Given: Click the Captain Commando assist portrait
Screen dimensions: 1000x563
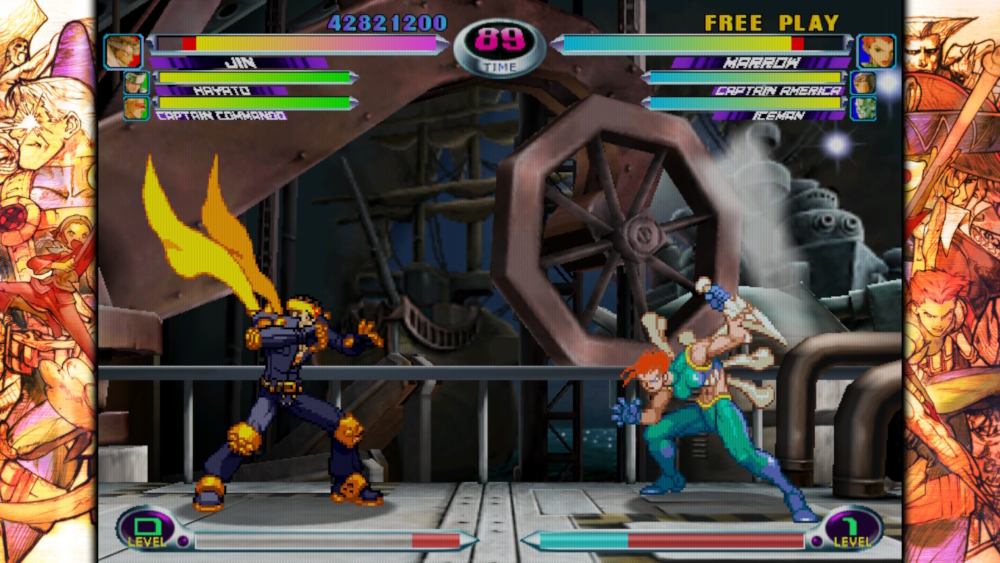Looking at the screenshot, I should pyautogui.click(x=136, y=107).
